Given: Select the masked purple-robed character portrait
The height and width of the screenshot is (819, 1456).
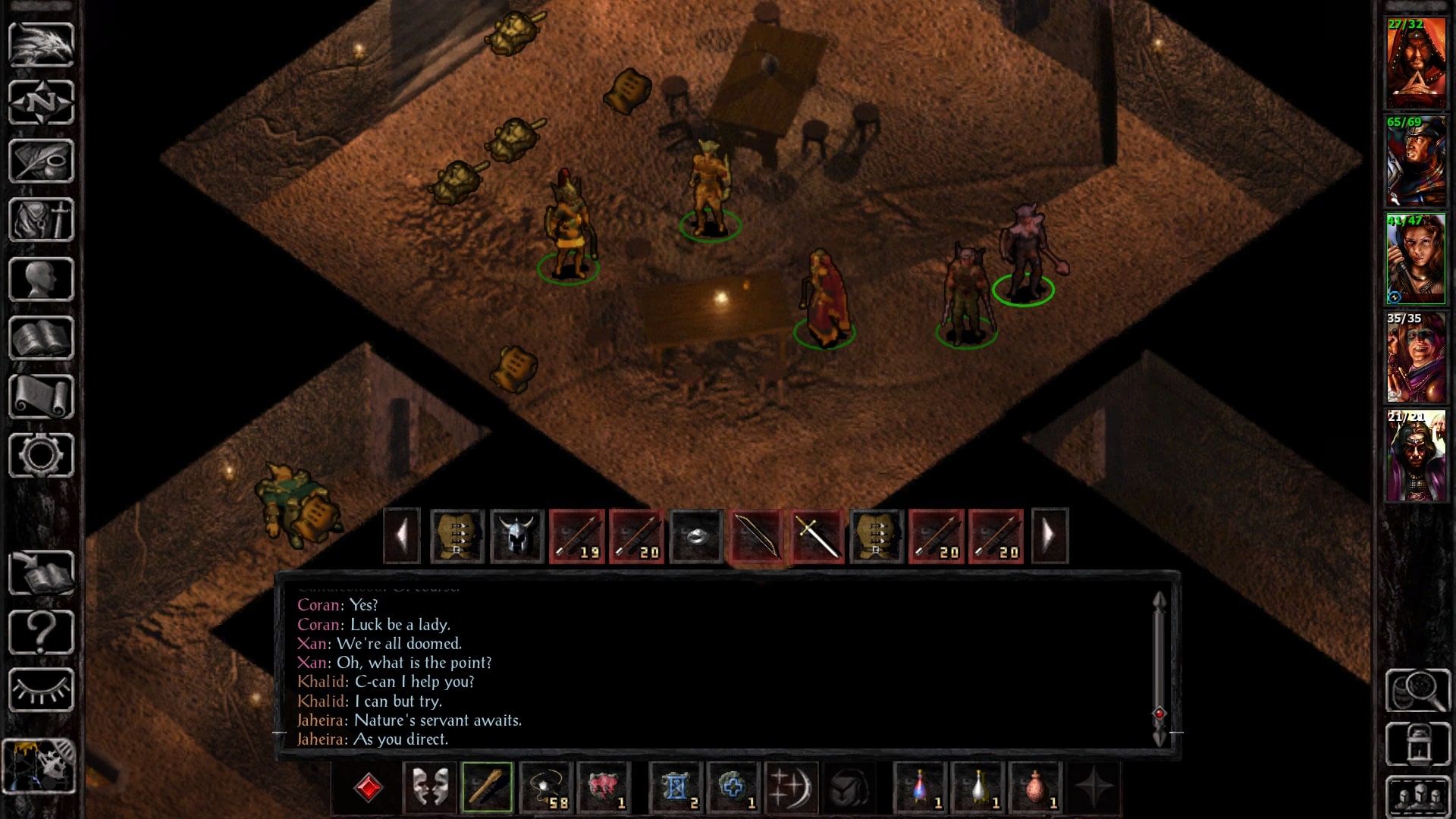Looking at the screenshot, I should 1416,457.
